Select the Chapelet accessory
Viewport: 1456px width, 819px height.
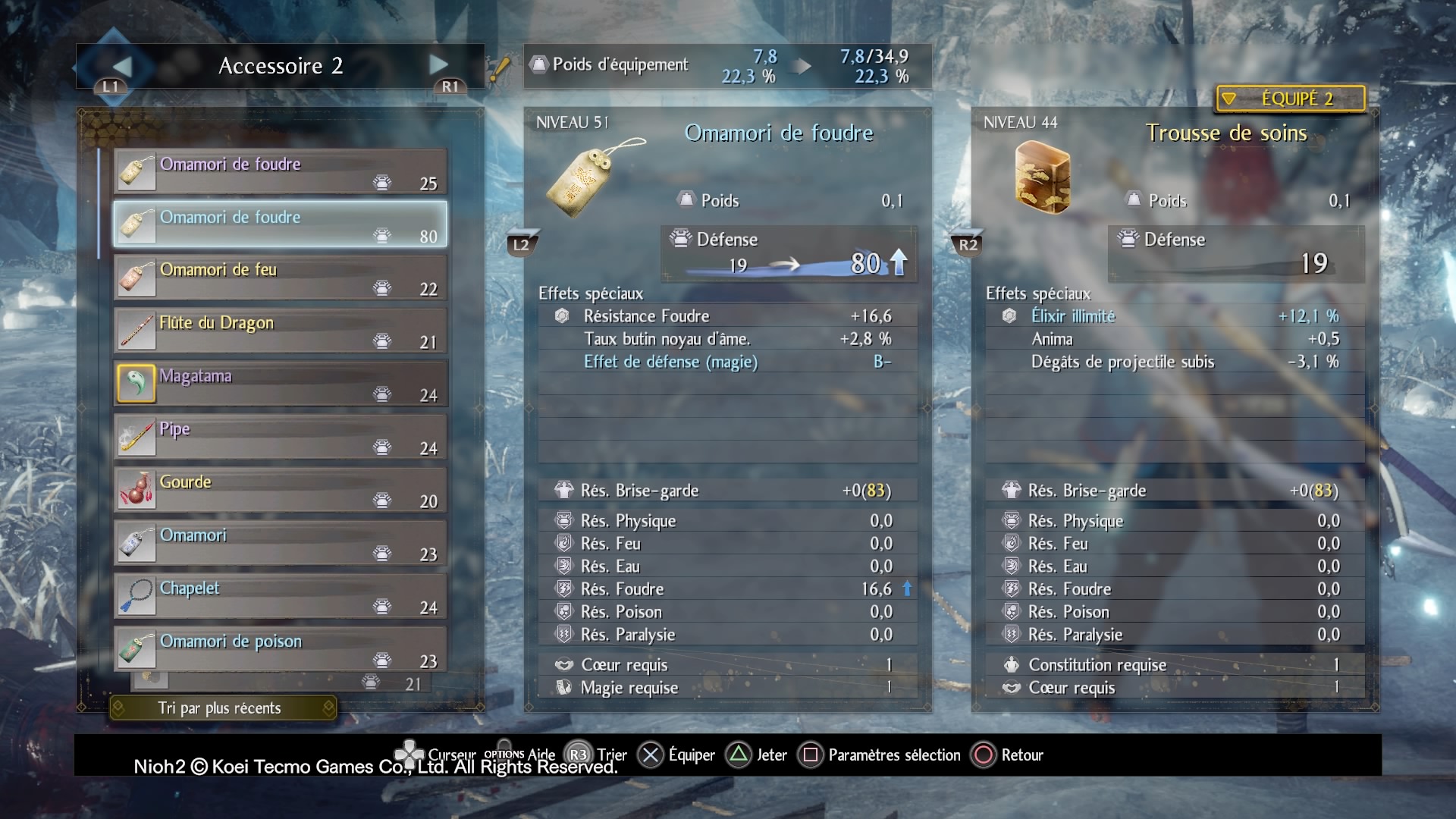click(280, 596)
